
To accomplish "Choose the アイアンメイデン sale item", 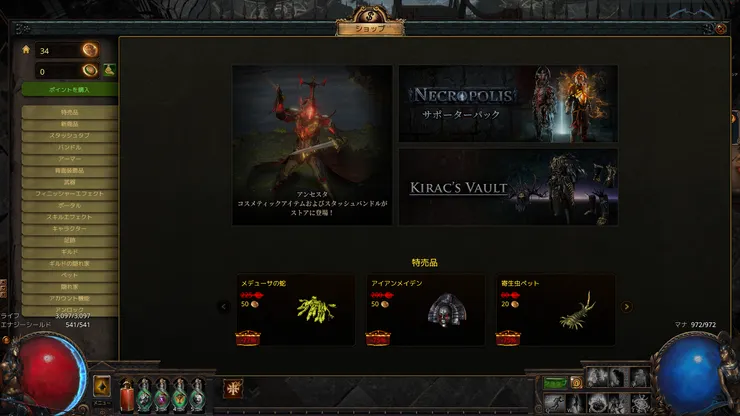I will coord(426,310).
